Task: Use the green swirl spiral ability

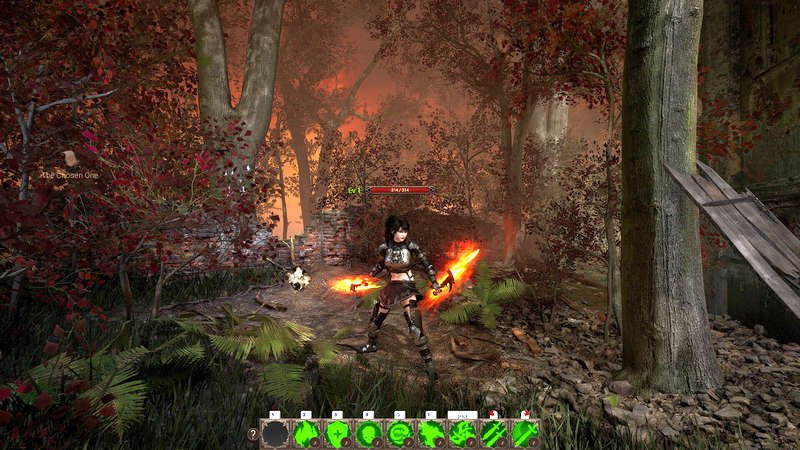Action: click(x=400, y=434)
